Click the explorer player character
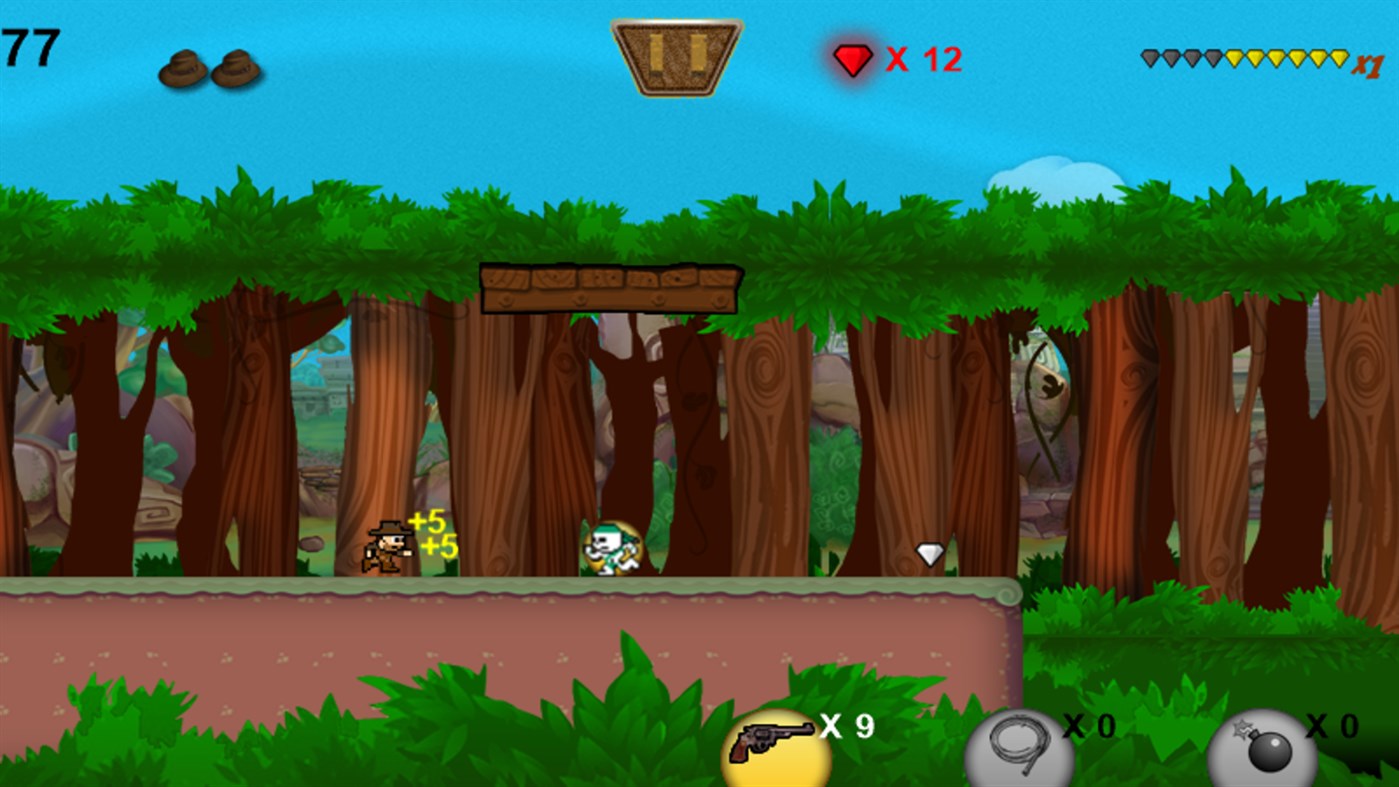The image size is (1399, 787). click(390, 548)
